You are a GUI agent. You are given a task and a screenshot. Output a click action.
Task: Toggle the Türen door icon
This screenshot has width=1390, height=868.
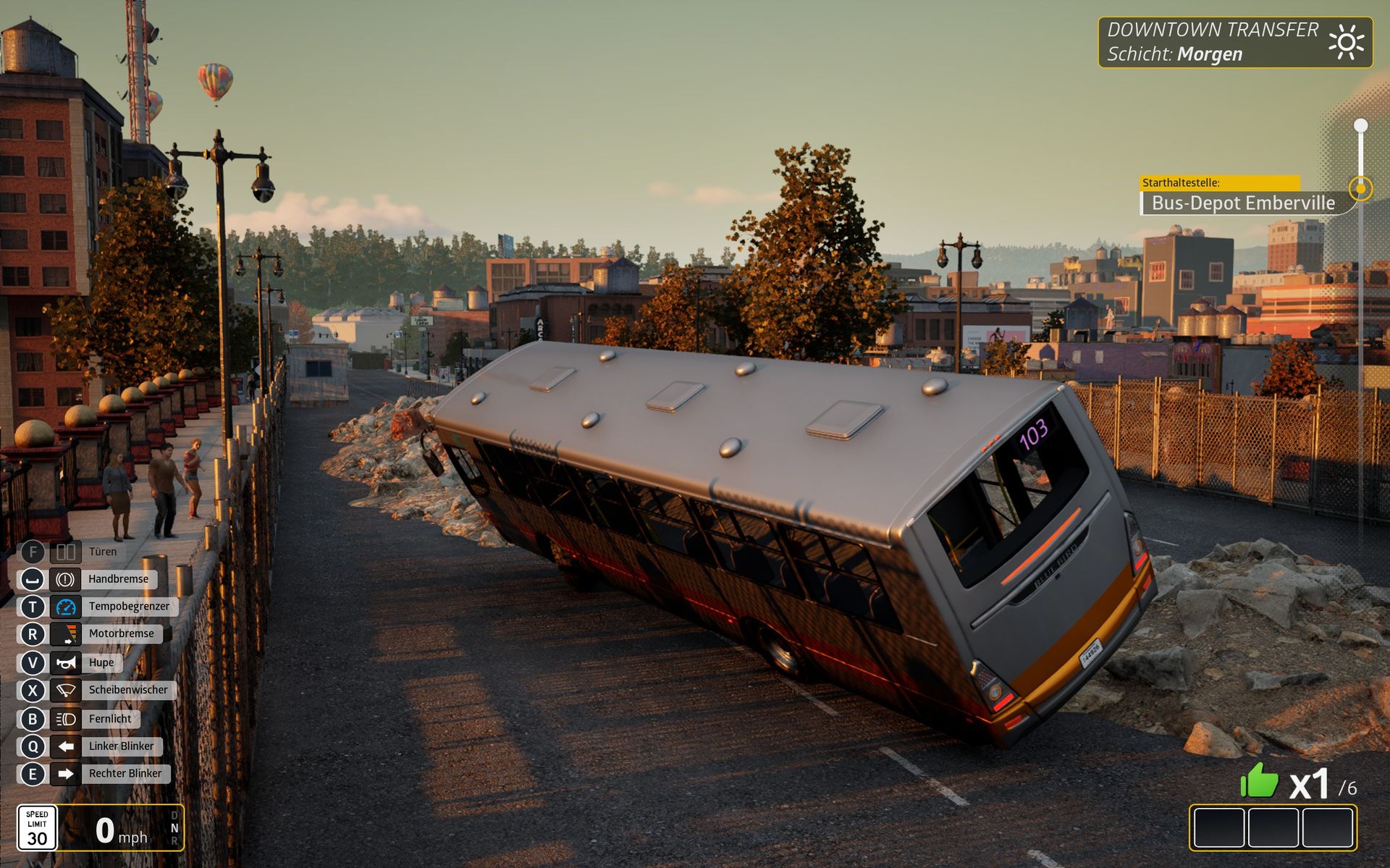(x=66, y=552)
